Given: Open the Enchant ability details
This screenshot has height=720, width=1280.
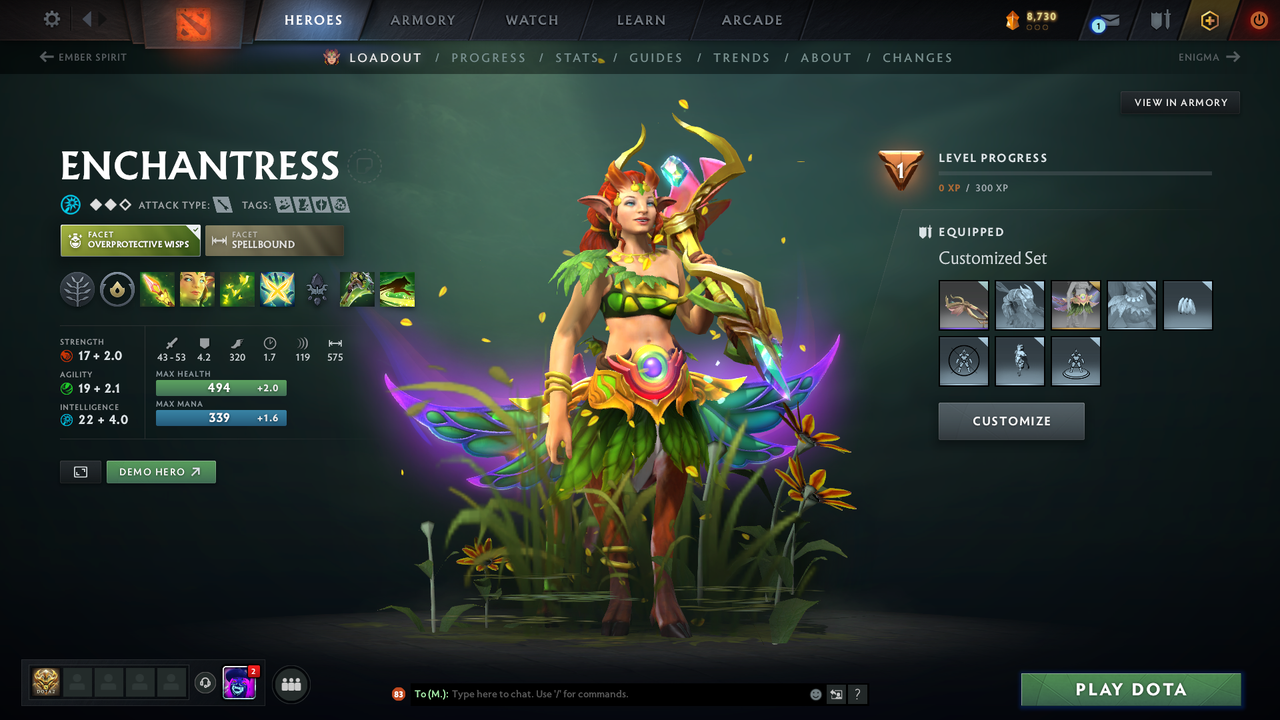Looking at the screenshot, I should [x=197, y=289].
